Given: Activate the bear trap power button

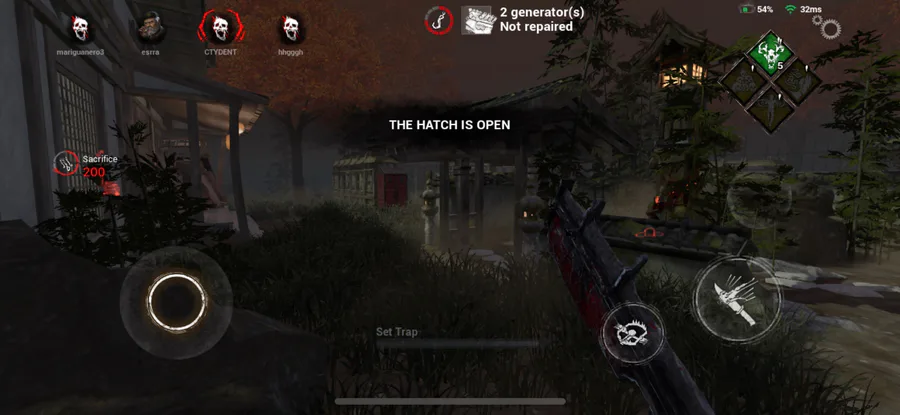Looking at the screenshot, I should 633,336.
